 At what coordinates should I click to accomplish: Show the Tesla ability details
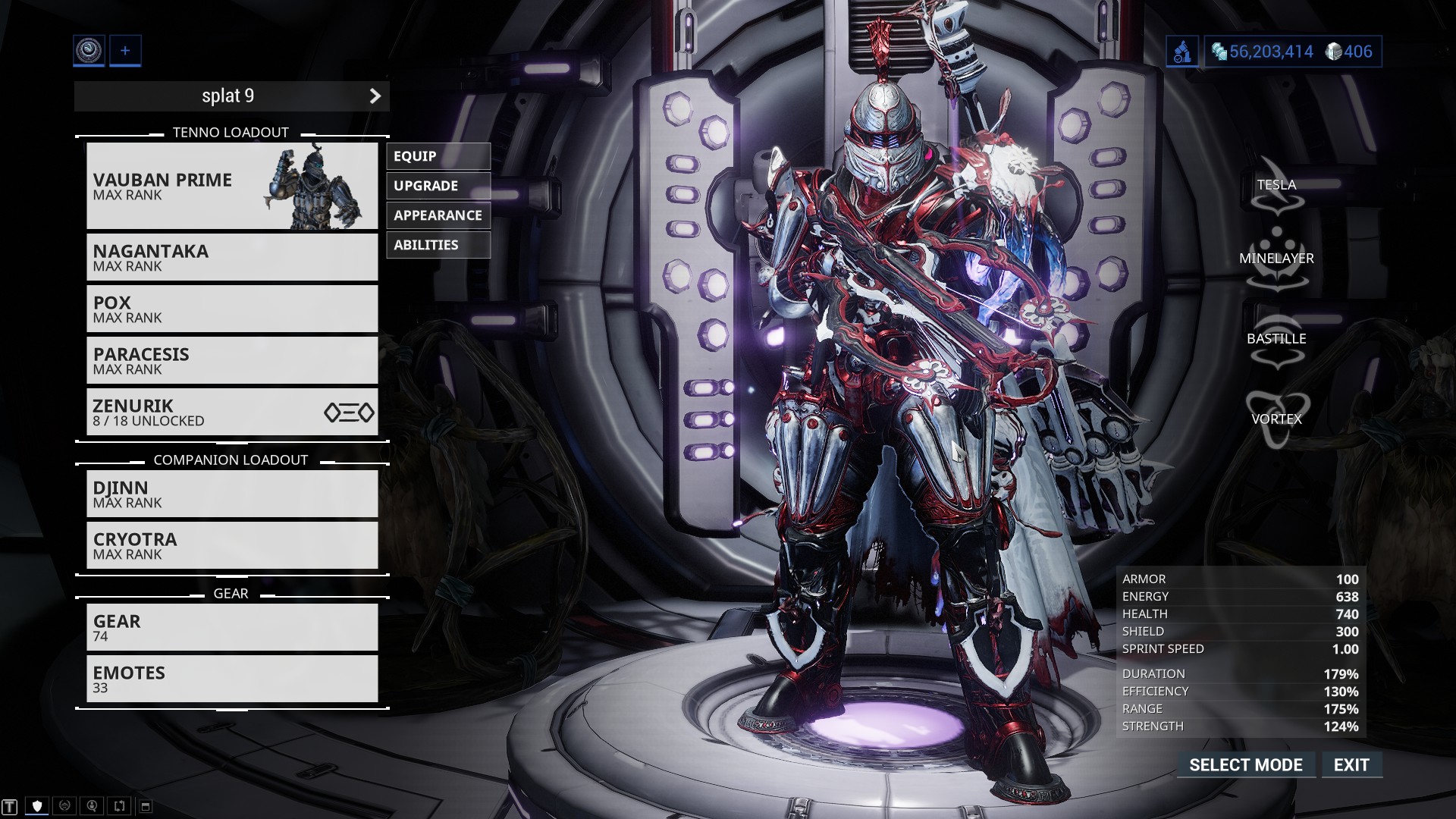[1276, 186]
